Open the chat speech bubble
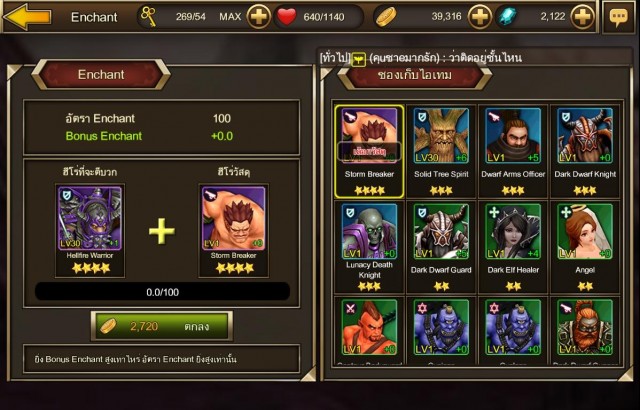The width and height of the screenshot is (640, 410). tap(617, 17)
